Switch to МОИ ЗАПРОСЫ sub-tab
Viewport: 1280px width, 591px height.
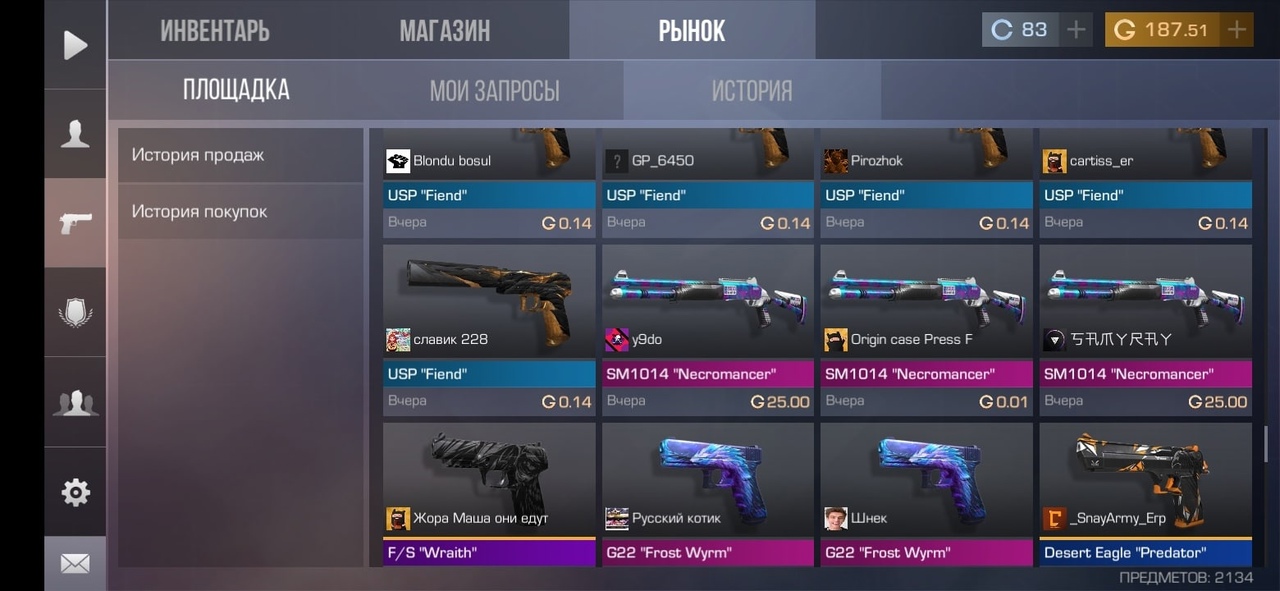494,91
